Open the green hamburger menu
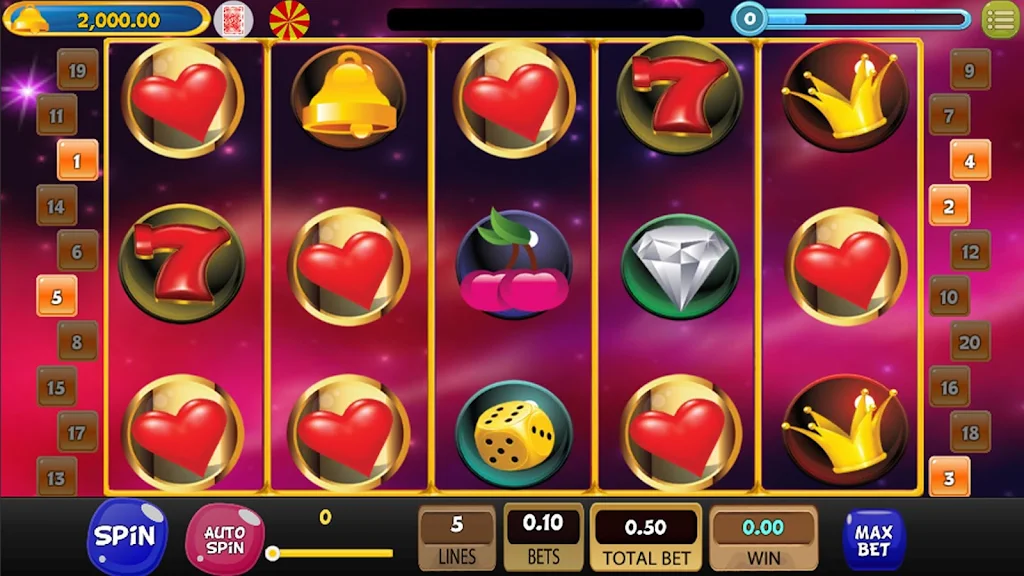The height and width of the screenshot is (576, 1024). 1000,19
